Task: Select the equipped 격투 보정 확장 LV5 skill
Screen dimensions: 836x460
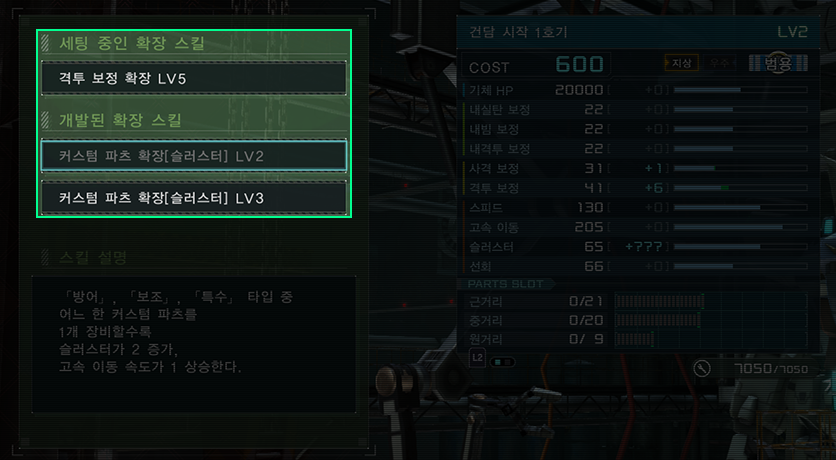Action: [x=194, y=78]
